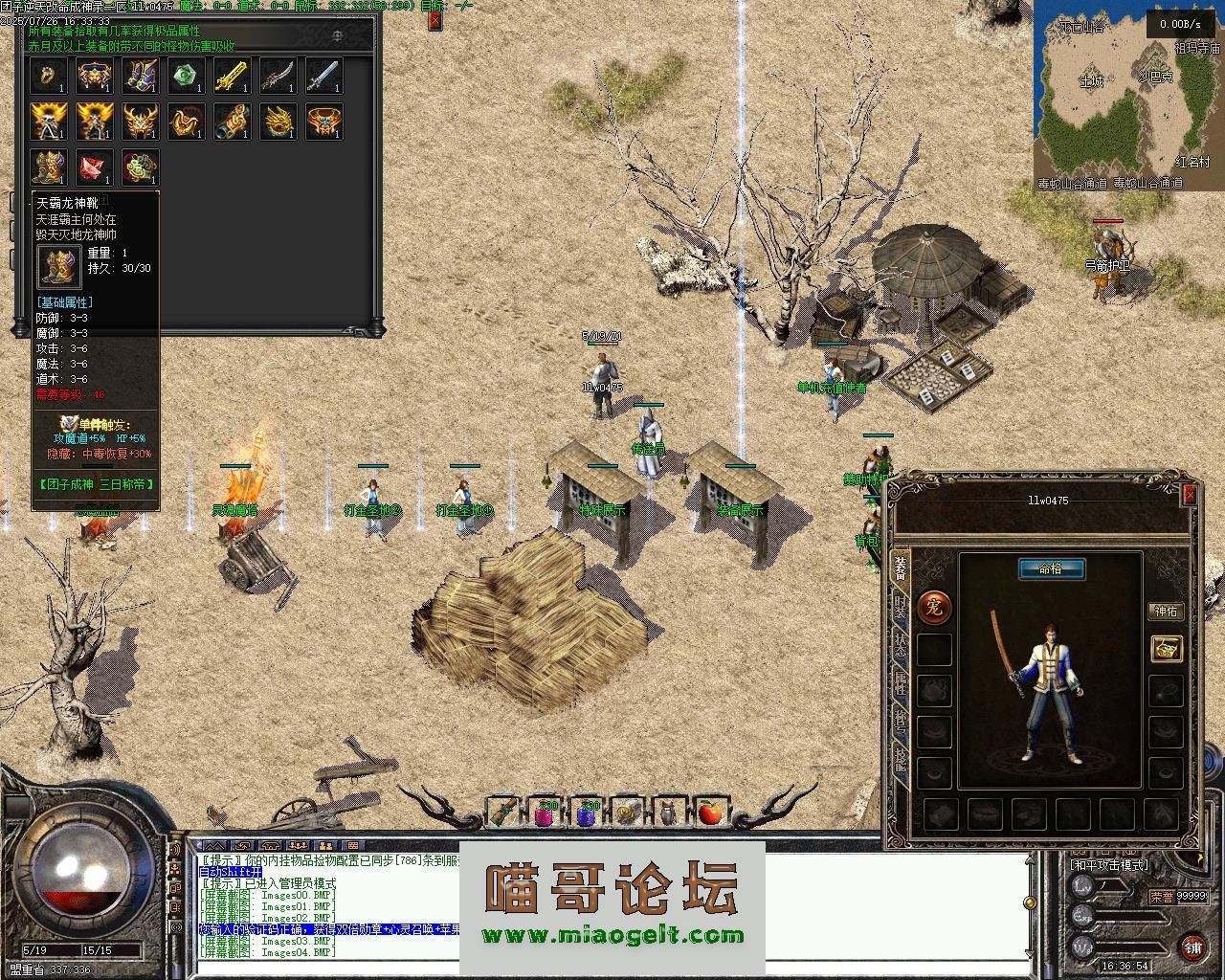This screenshot has width=1225, height=980.
Task: Open the 命格 destiny button
Action: pyautogui.click(x=1050, y=568)
